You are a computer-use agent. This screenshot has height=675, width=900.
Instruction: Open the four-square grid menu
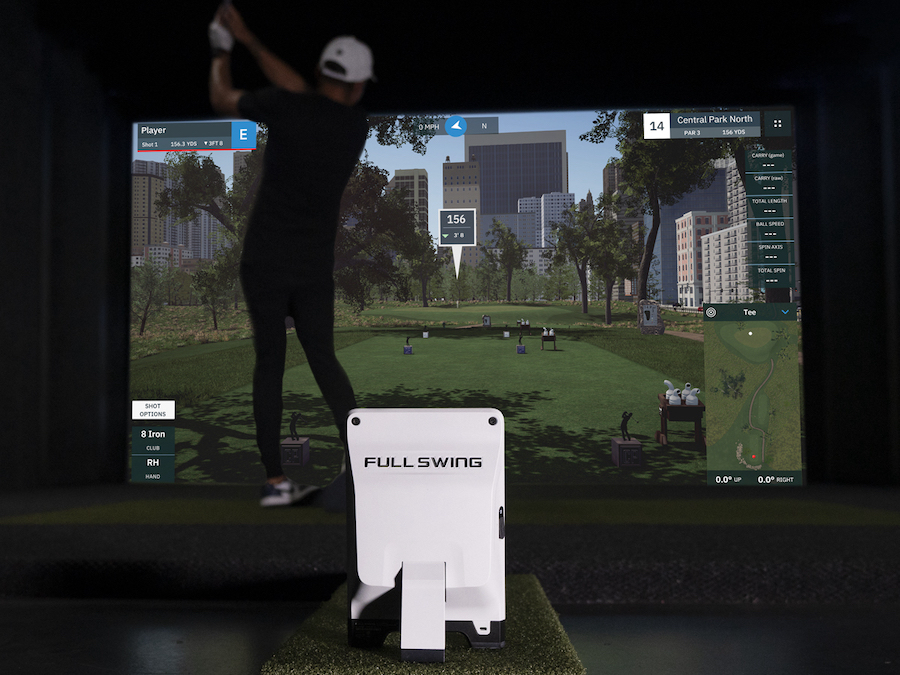778,125
